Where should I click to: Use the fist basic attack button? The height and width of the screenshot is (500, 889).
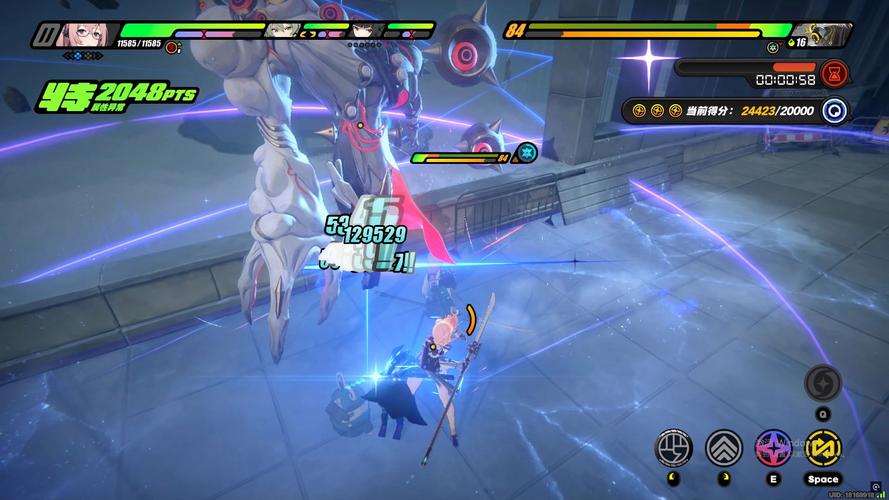[673, 447]
